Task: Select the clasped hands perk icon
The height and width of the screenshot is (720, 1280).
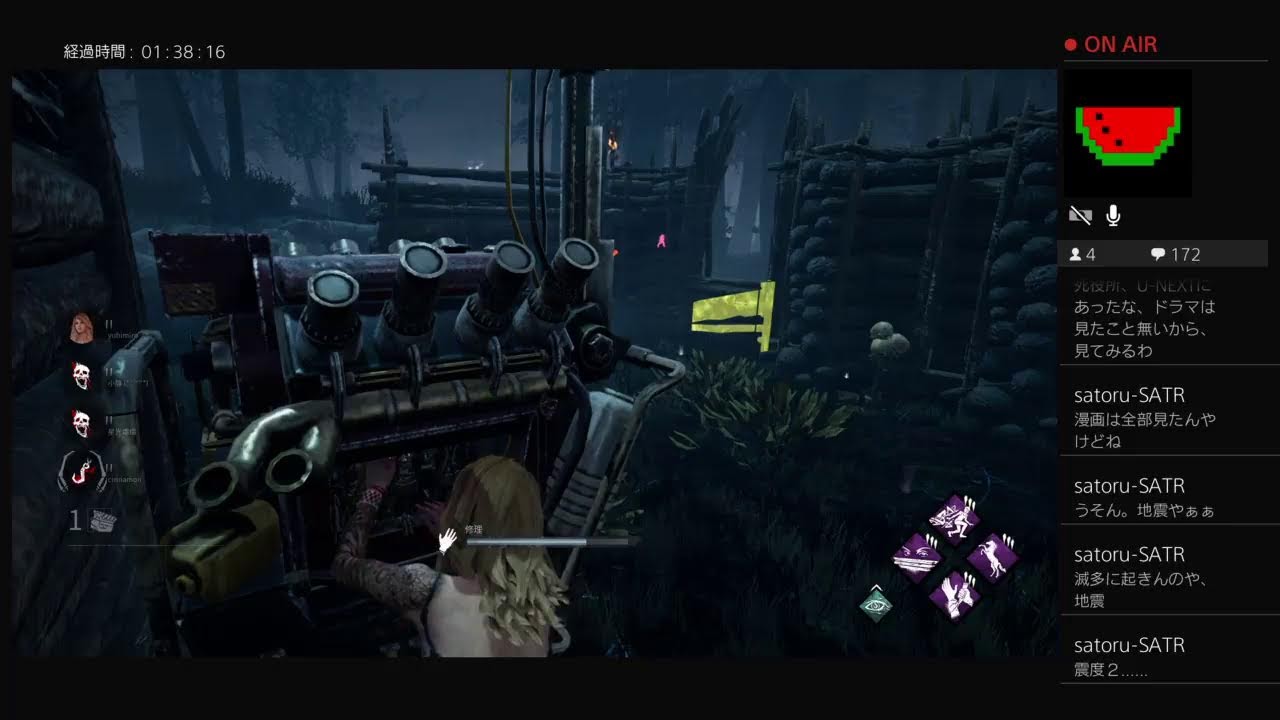Action: 954,595
